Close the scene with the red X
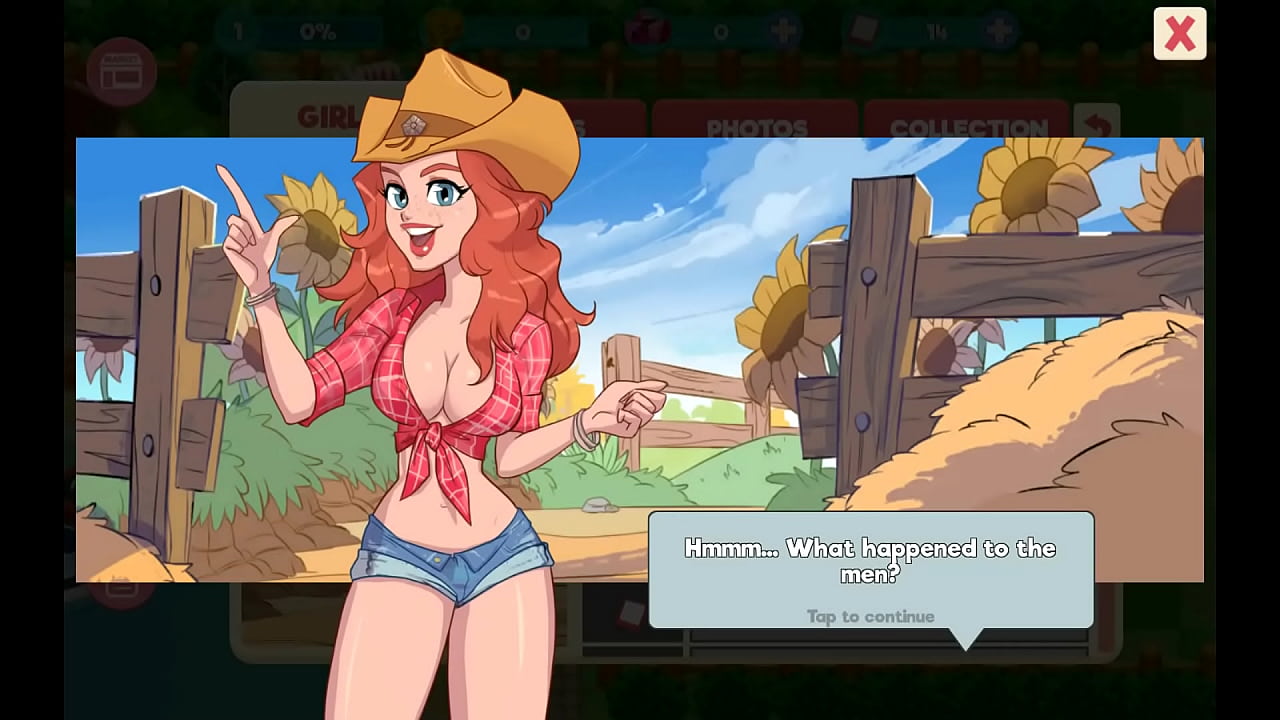Screen dimensions: 1280x720 [x=1179, y=33]
